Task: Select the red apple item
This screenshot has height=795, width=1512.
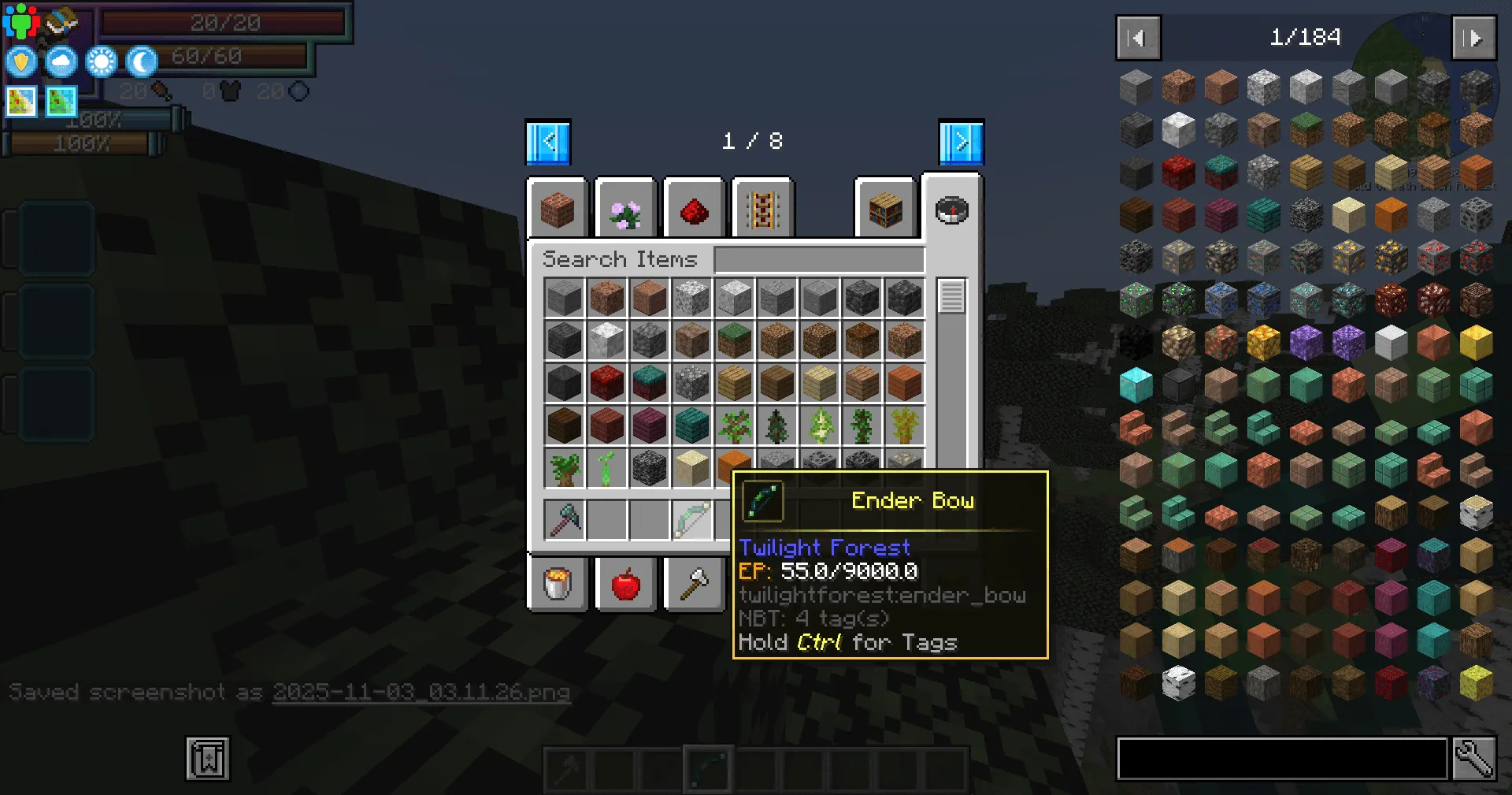Action: click(625, 584)
